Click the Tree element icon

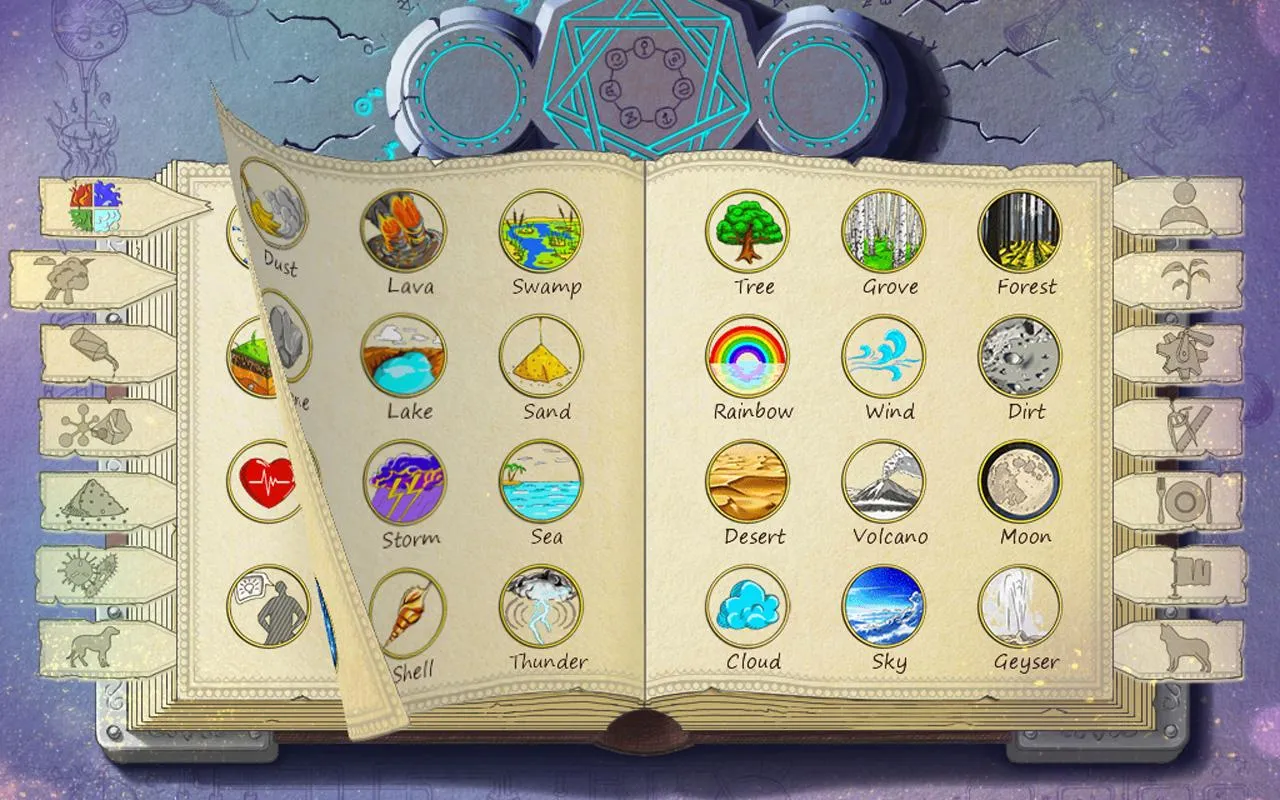(x=752, y=232)
